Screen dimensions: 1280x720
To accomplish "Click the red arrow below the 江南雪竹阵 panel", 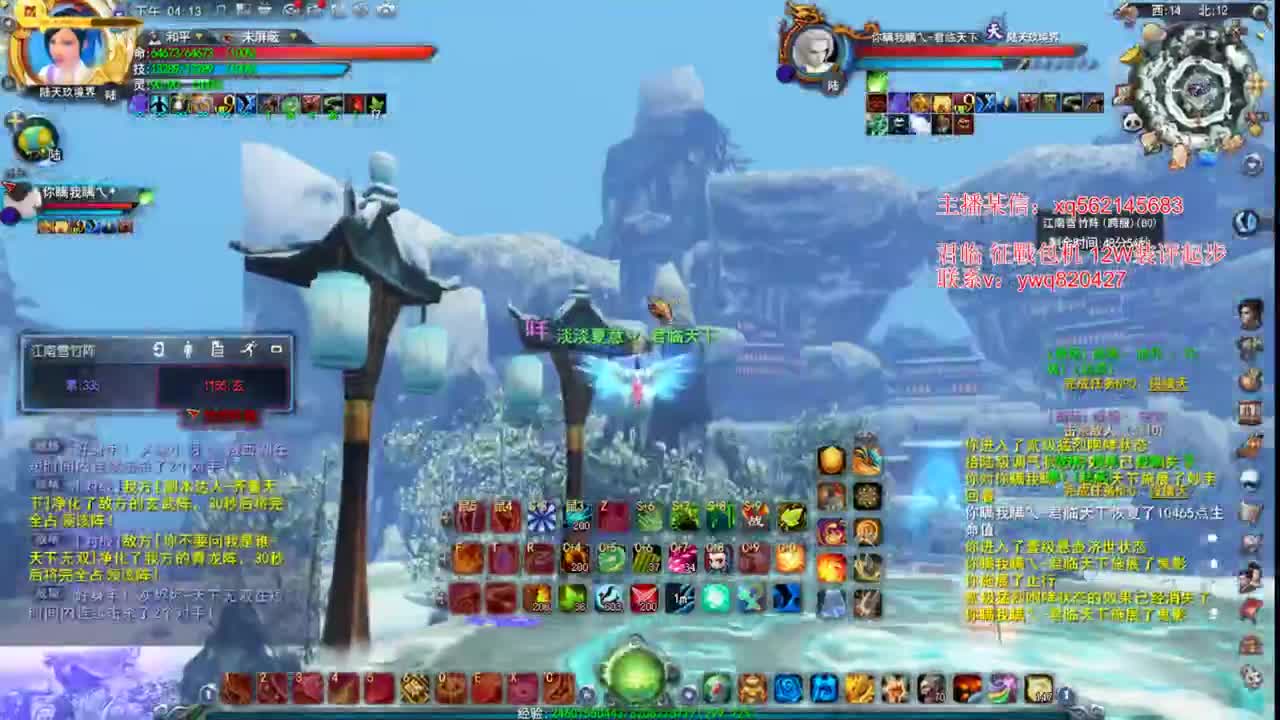I will 192,414.
